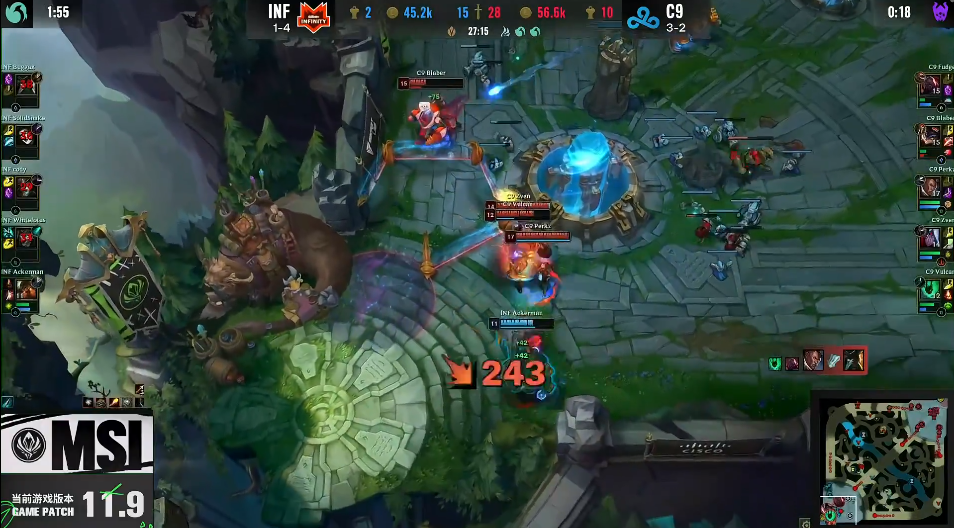Select C9 Perkz's champion portrait
The image size is (954, 528).
[930, 193]
